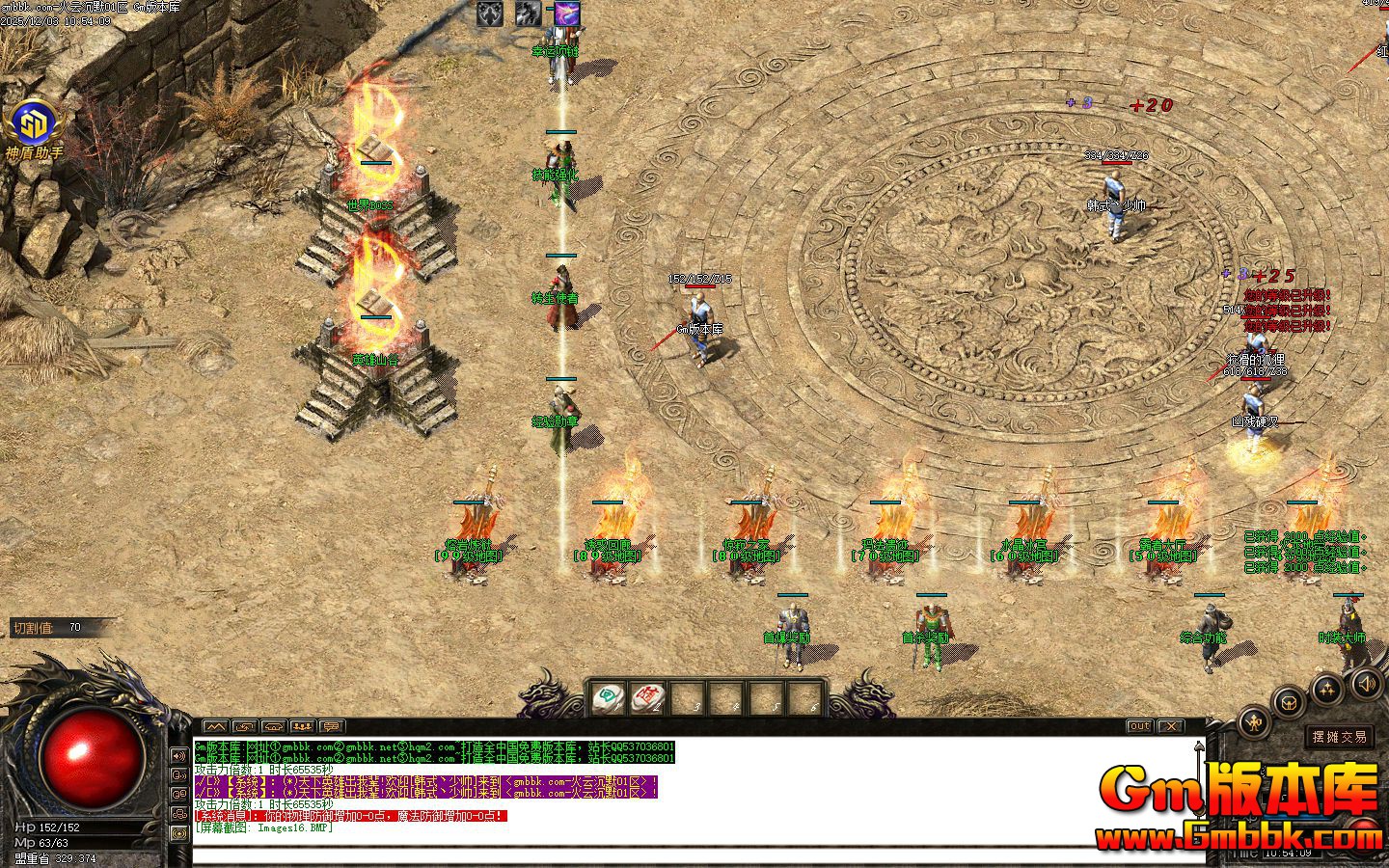Toggle the small speaker chat channel button
The height and width of the screenshot is (868, 1389).
pyautogui.click(x=179, y=755)
